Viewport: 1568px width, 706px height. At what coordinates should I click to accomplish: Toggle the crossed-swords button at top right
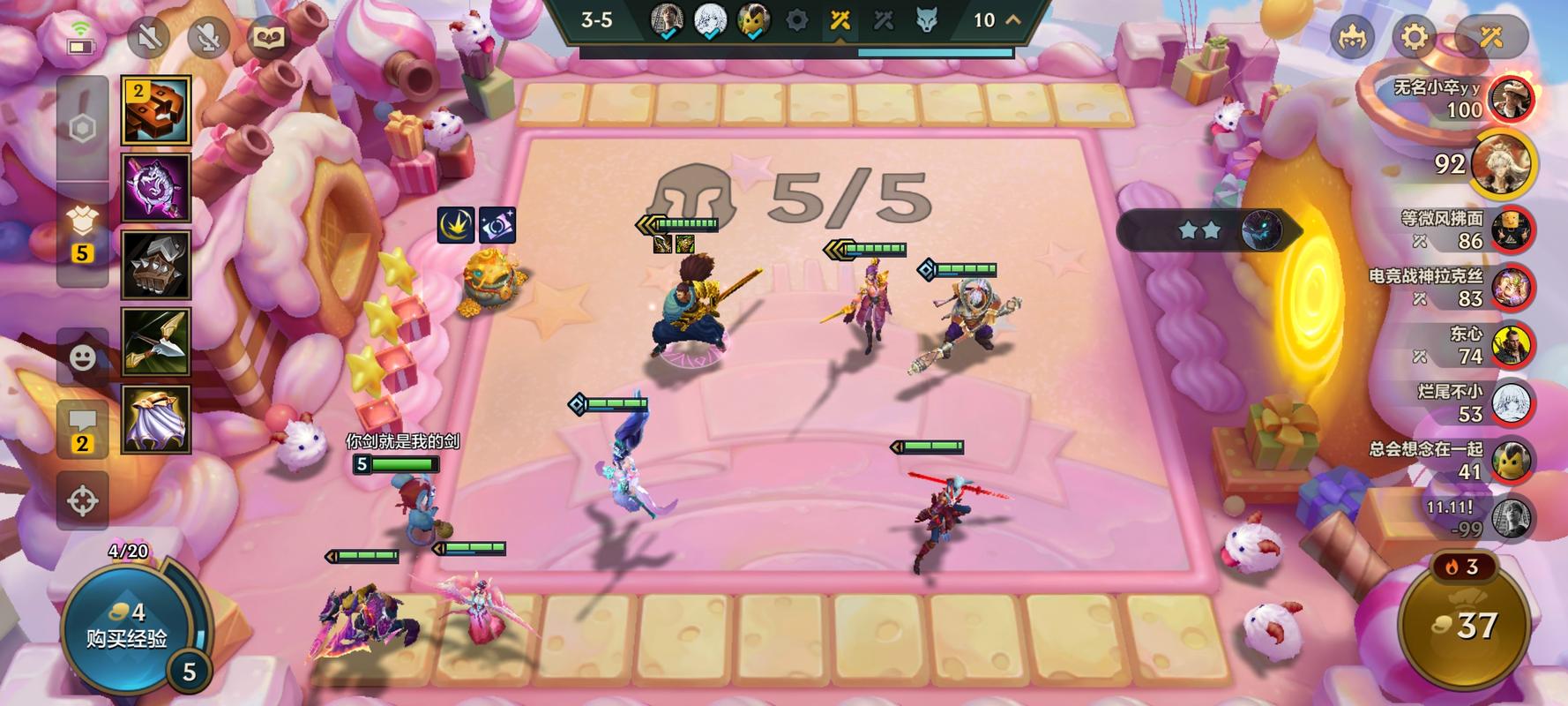click(x=1490, y=37)
